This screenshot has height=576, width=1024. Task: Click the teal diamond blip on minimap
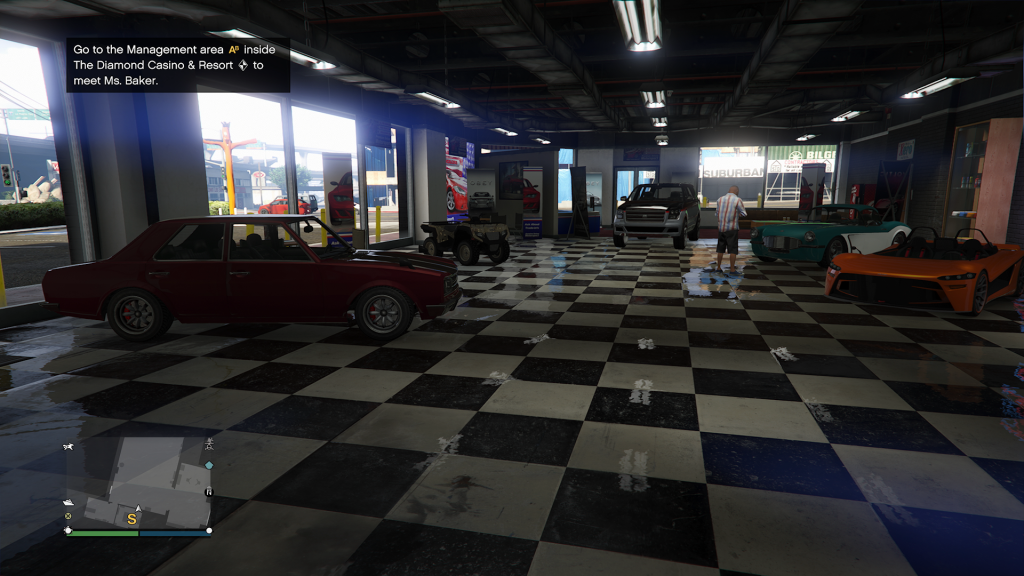pos(208,465)
